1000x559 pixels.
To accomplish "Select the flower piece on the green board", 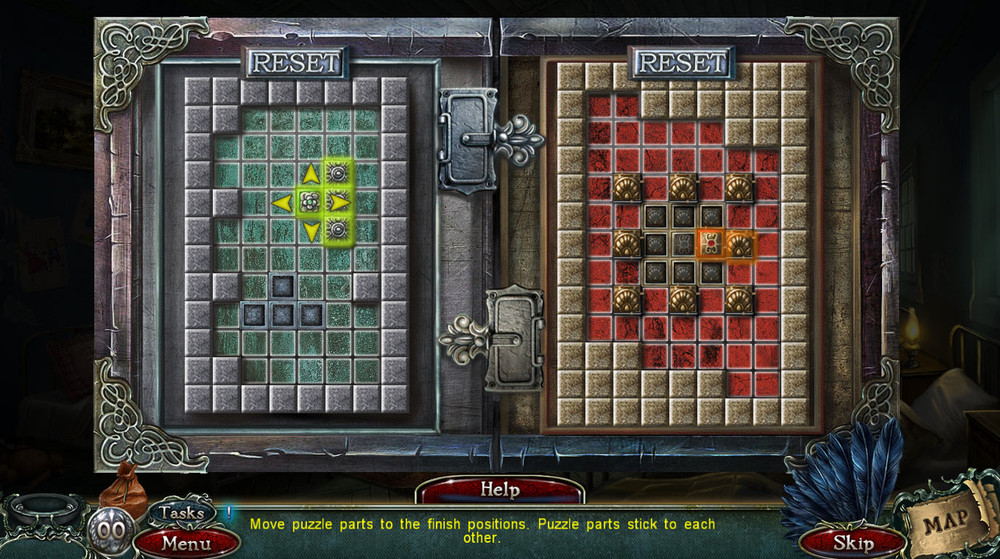I will (311, 203).
